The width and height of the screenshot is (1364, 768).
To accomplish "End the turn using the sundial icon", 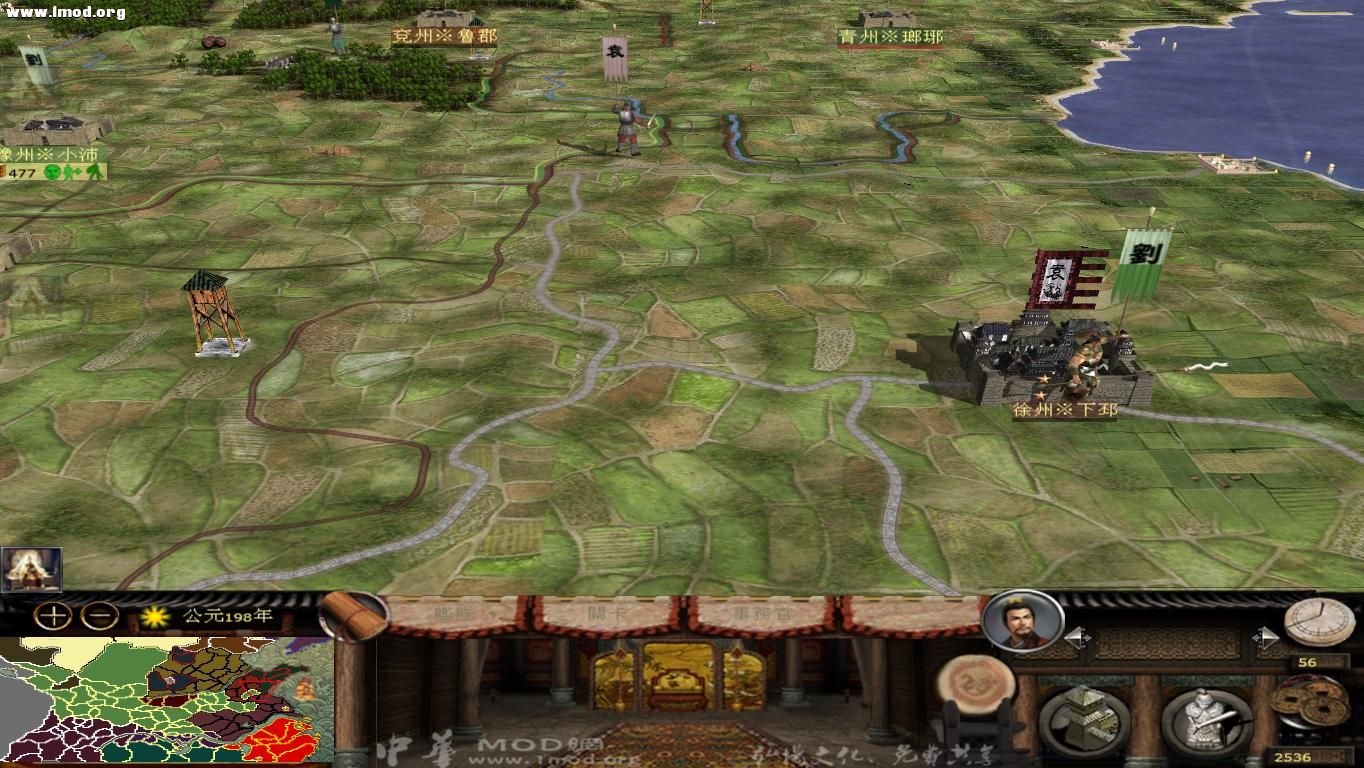I will coord(1315,624).
